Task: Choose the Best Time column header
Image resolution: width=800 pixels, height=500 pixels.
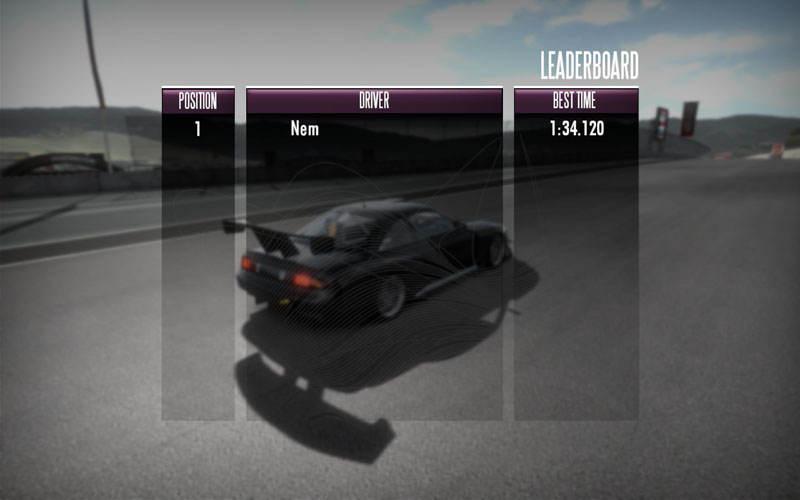Action: click(x=576, y=101)
